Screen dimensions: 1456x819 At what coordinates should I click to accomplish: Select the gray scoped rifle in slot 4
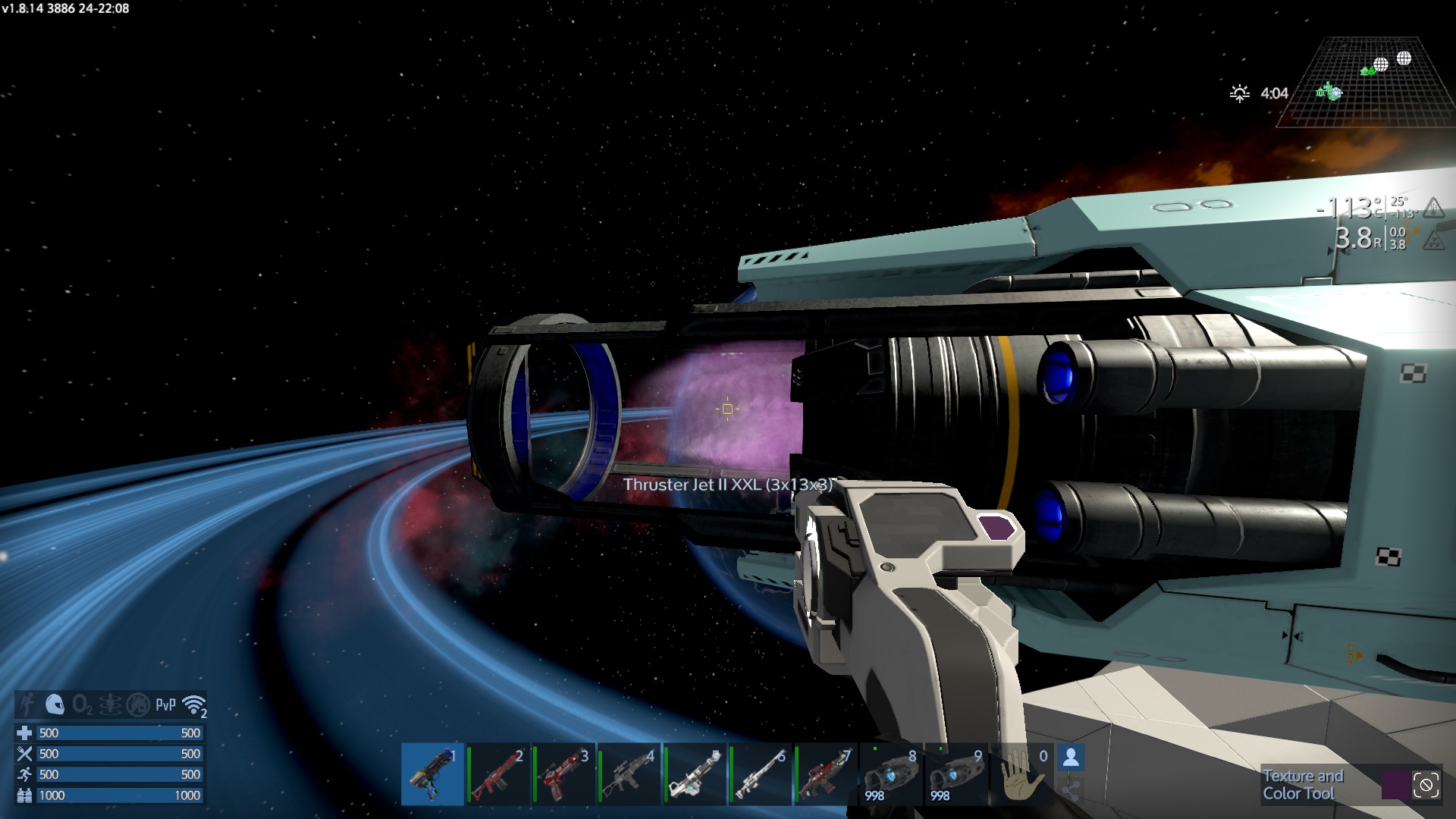tap(629, 773)
